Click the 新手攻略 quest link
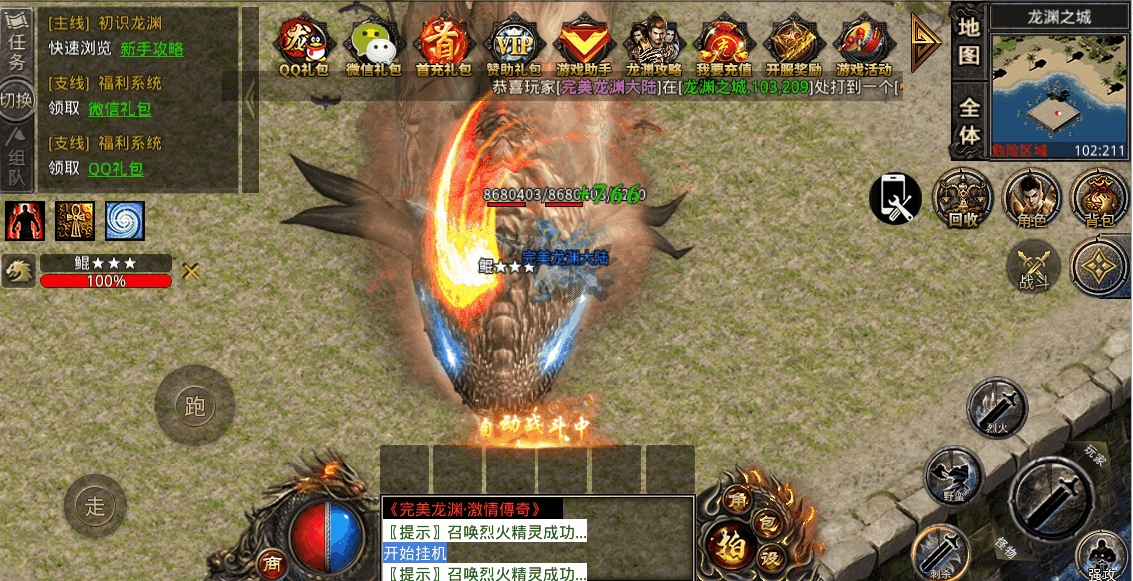The width and height of the screenshot is (1133, 581). (151, 49)
